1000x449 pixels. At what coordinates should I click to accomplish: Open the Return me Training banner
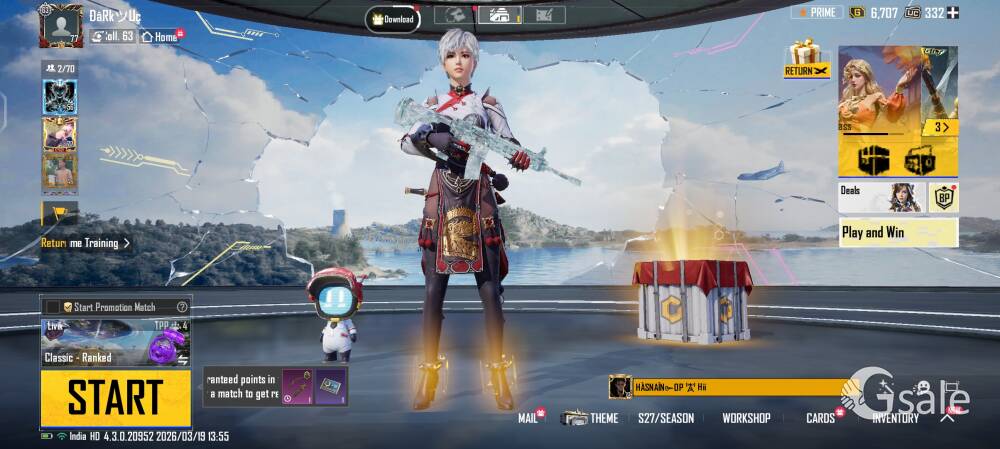pyautogui.click(x=85, y=243)
